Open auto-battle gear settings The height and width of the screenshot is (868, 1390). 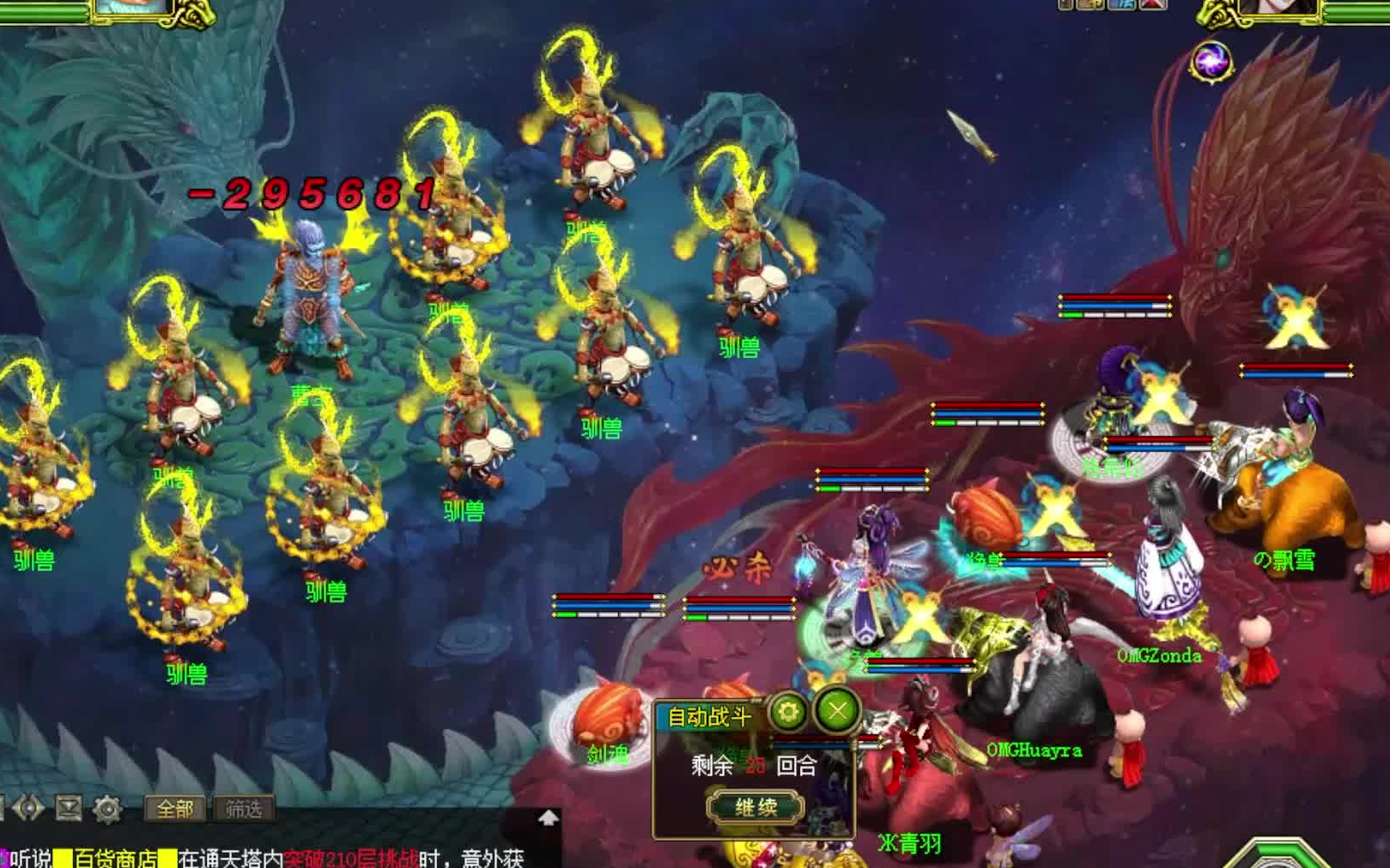[x=787, y=711]
